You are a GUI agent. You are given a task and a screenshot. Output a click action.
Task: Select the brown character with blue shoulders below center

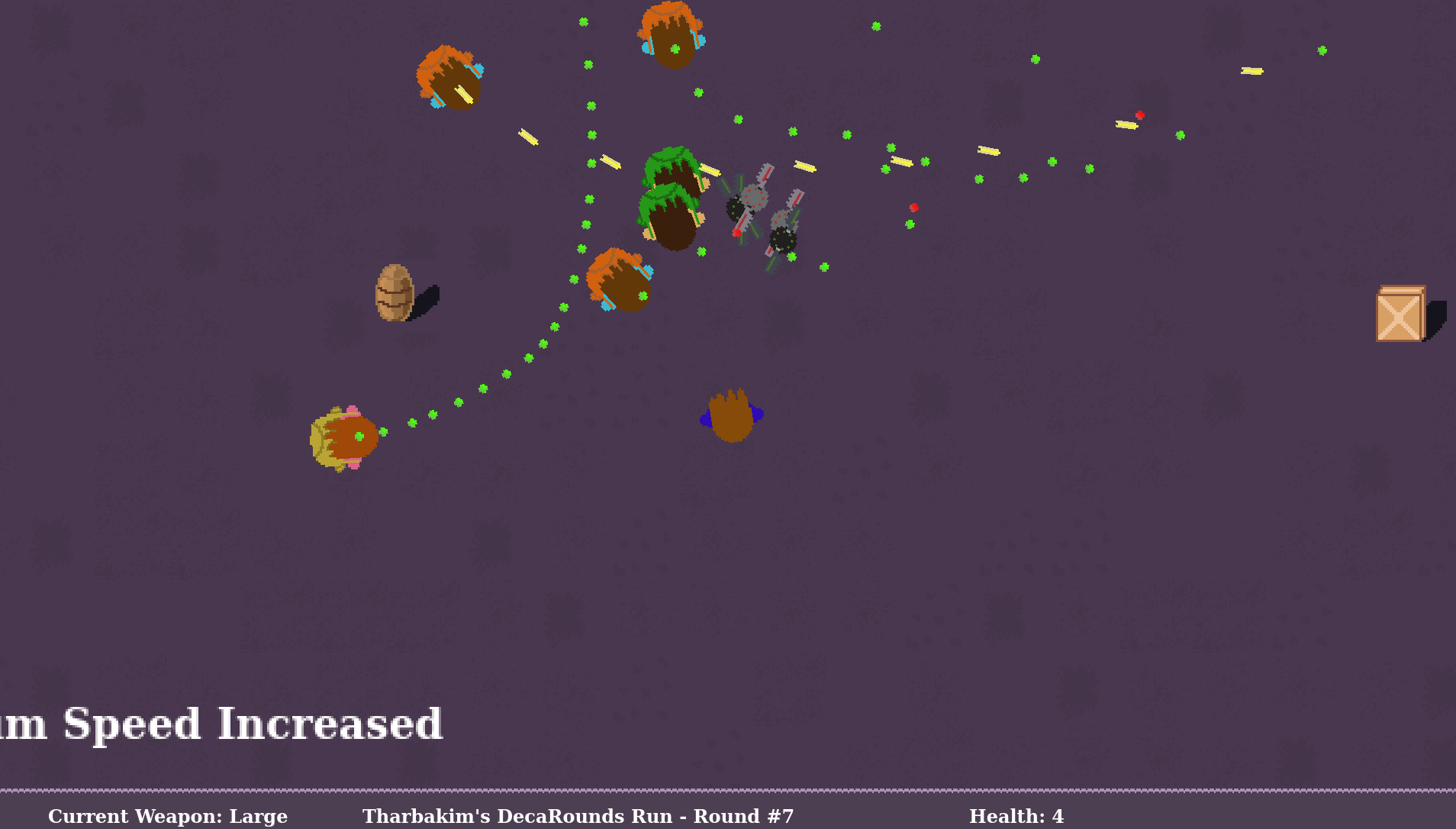[x=730, y=416]
